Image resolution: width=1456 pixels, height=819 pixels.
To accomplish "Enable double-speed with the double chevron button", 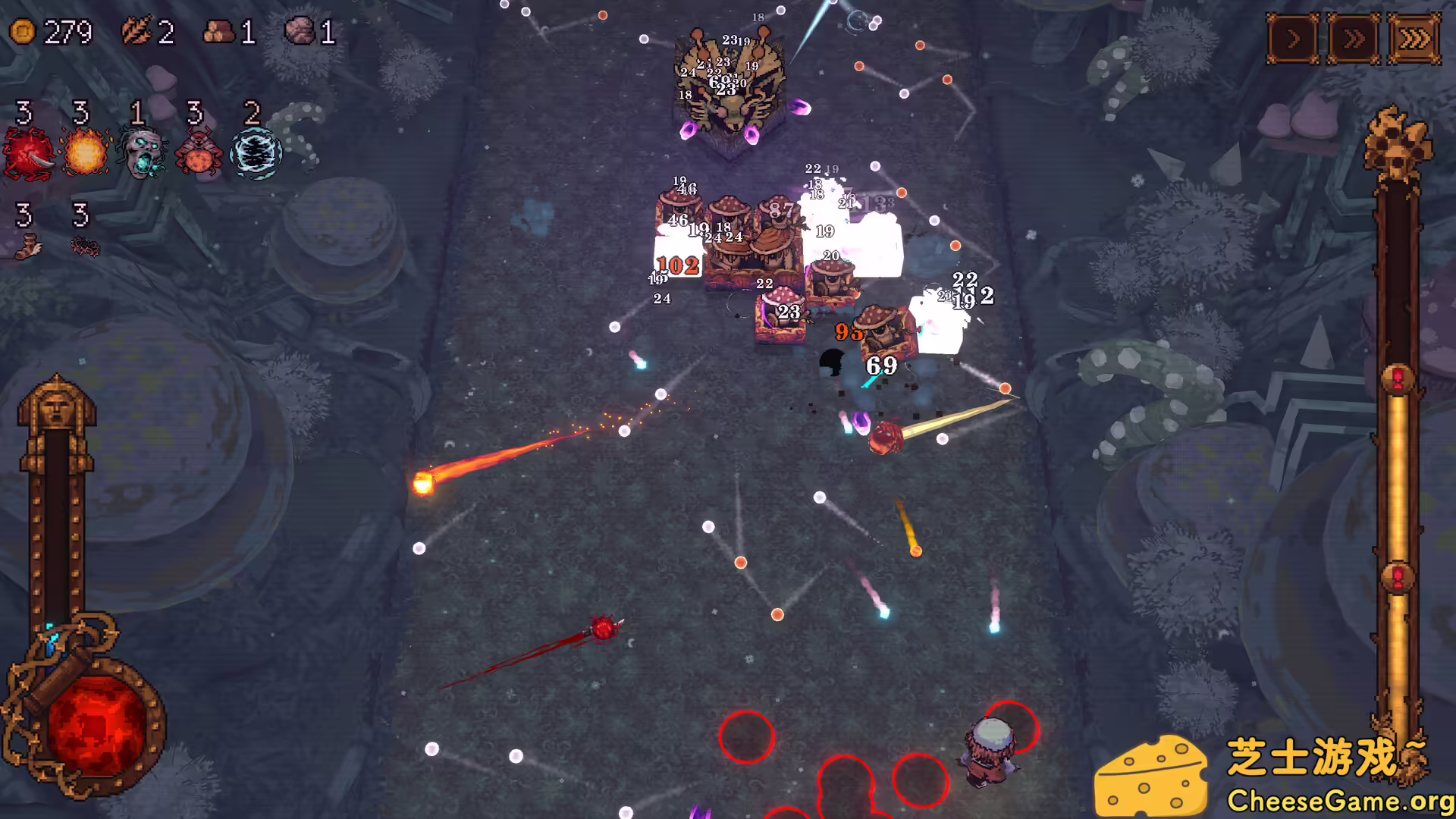I will 1354,37.
